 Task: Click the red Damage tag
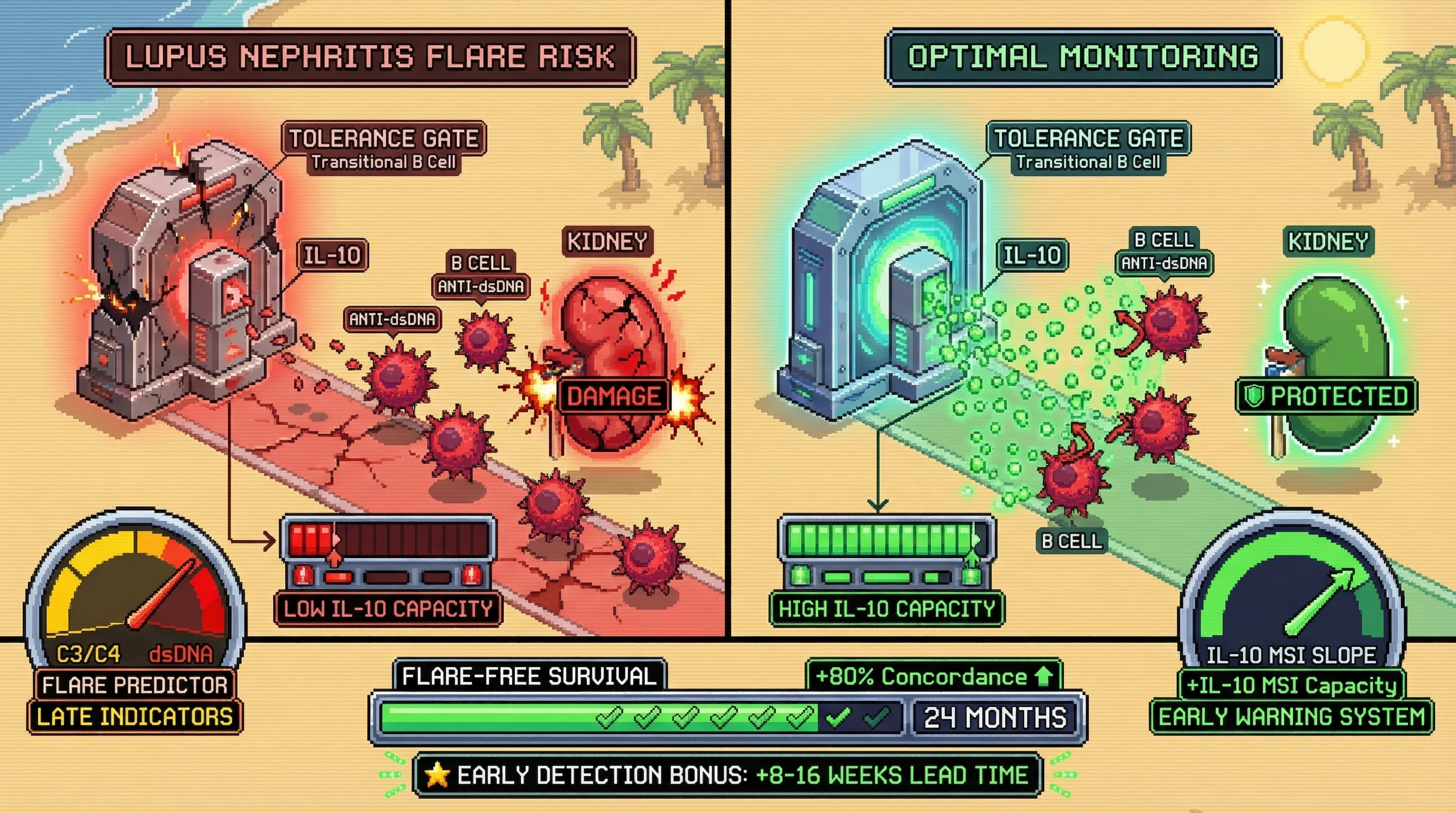click(613, 396)
